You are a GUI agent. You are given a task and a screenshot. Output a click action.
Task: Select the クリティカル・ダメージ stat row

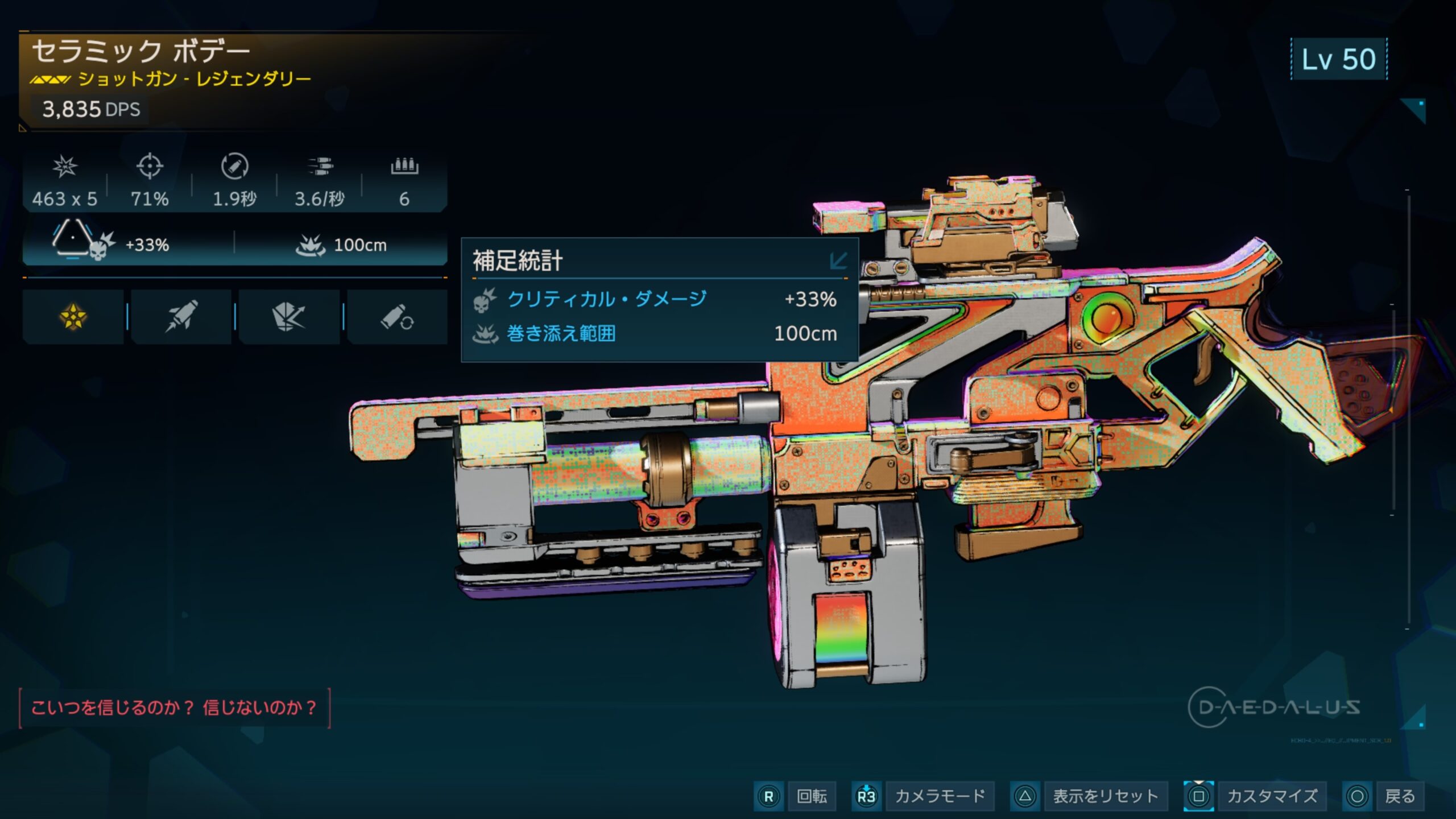coord(654,299)
